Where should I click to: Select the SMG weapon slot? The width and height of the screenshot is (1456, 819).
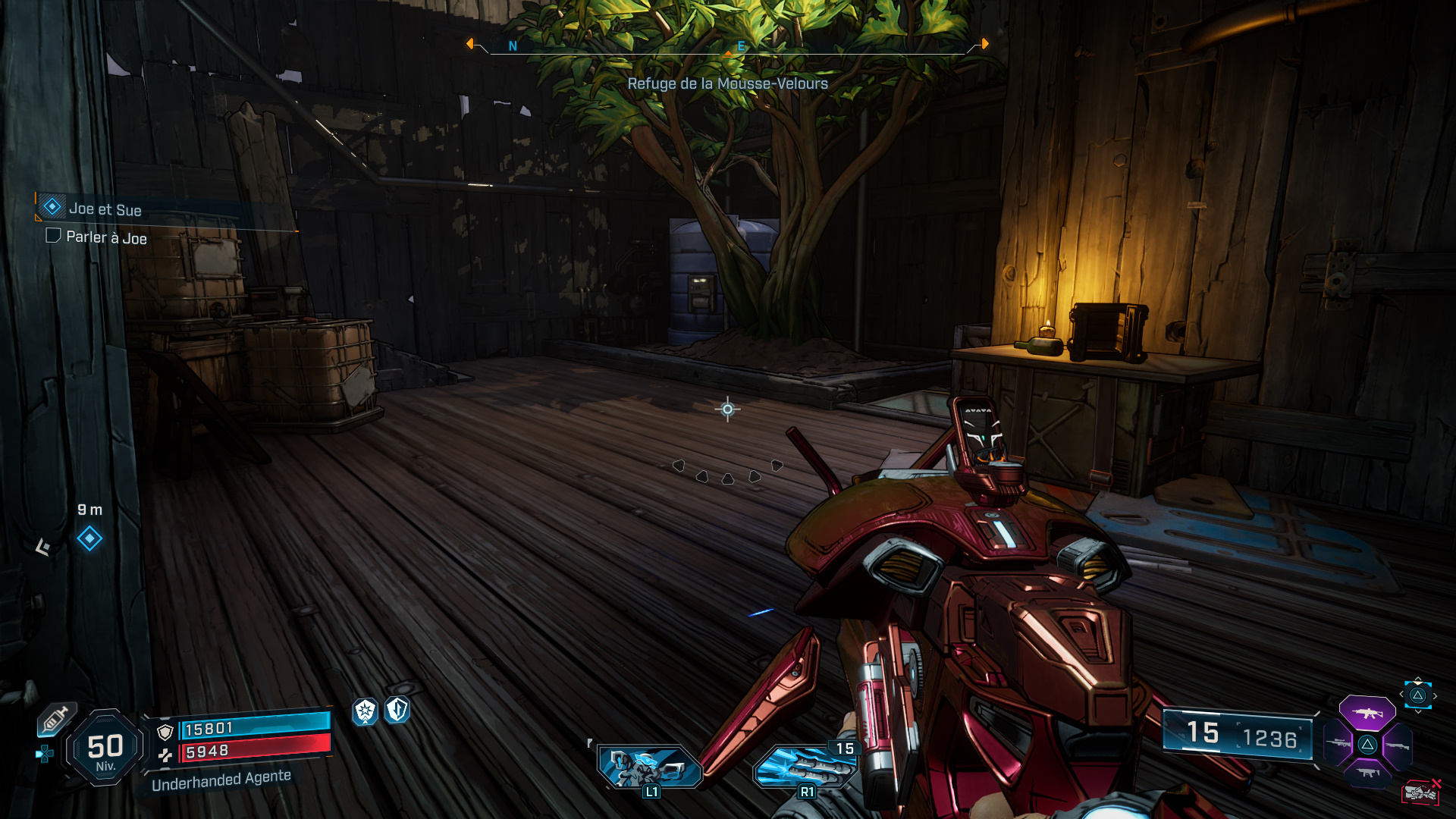[x=1367, y=773]
